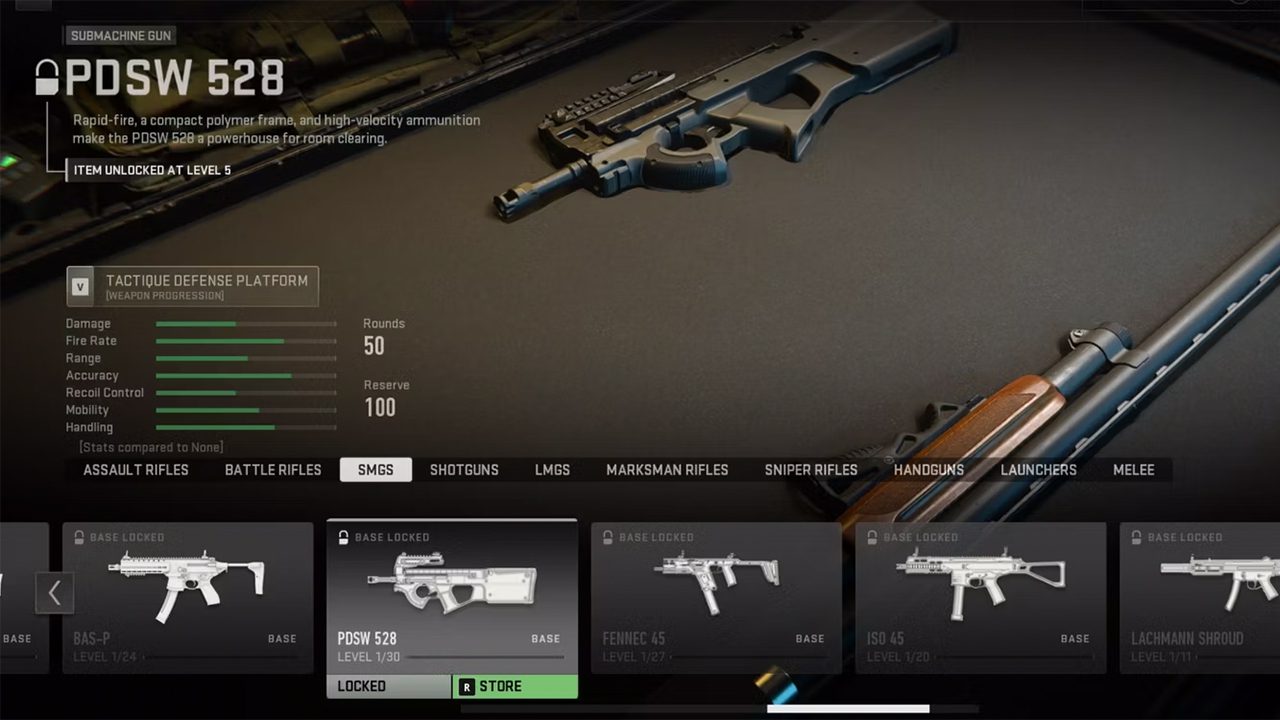The image size is (1280, 720).
Task: Open the Melee weapons tab
Action: 1134,470
